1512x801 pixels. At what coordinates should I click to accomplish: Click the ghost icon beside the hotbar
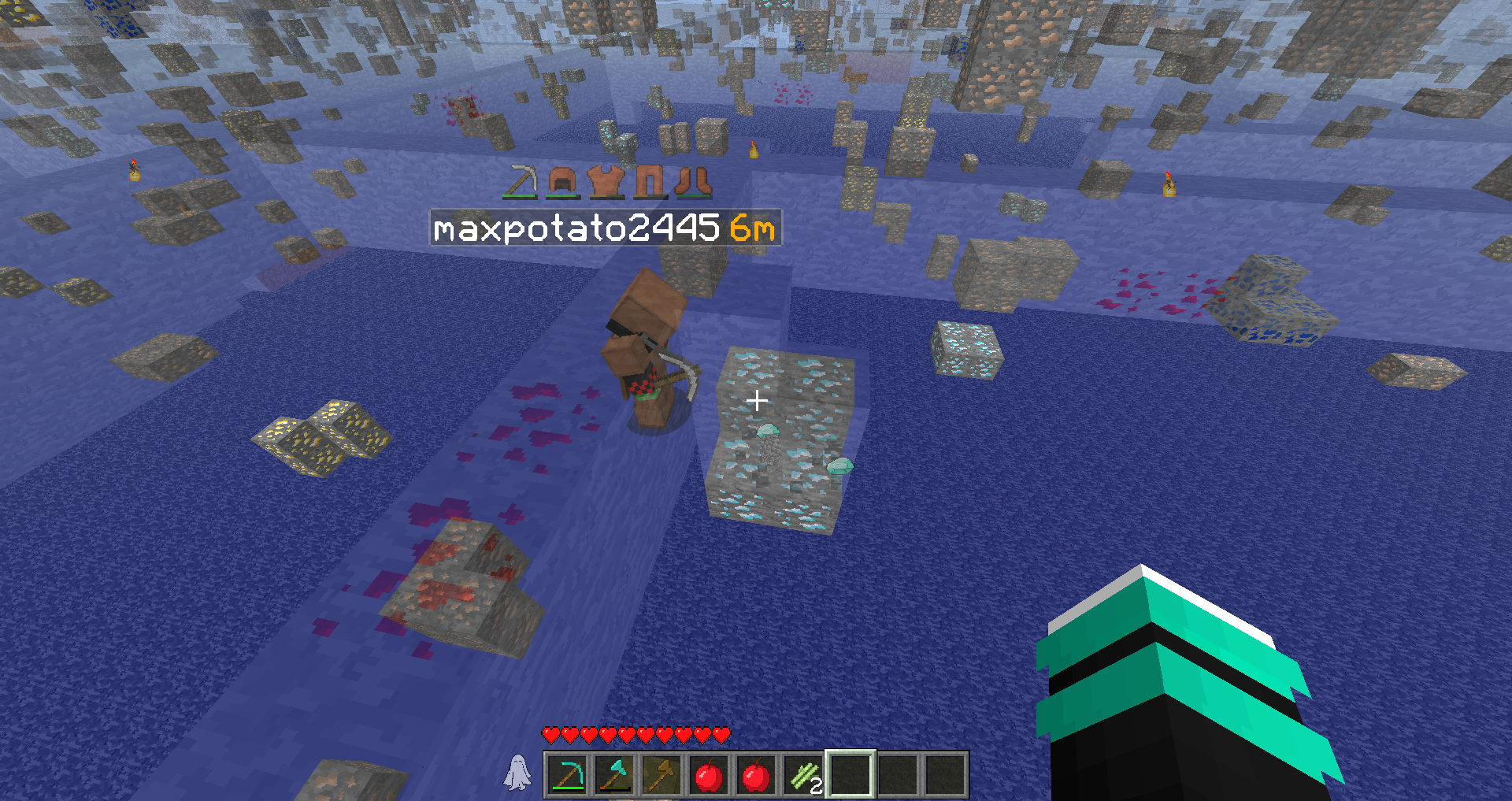pyautogui.click(x=517, y=772)
